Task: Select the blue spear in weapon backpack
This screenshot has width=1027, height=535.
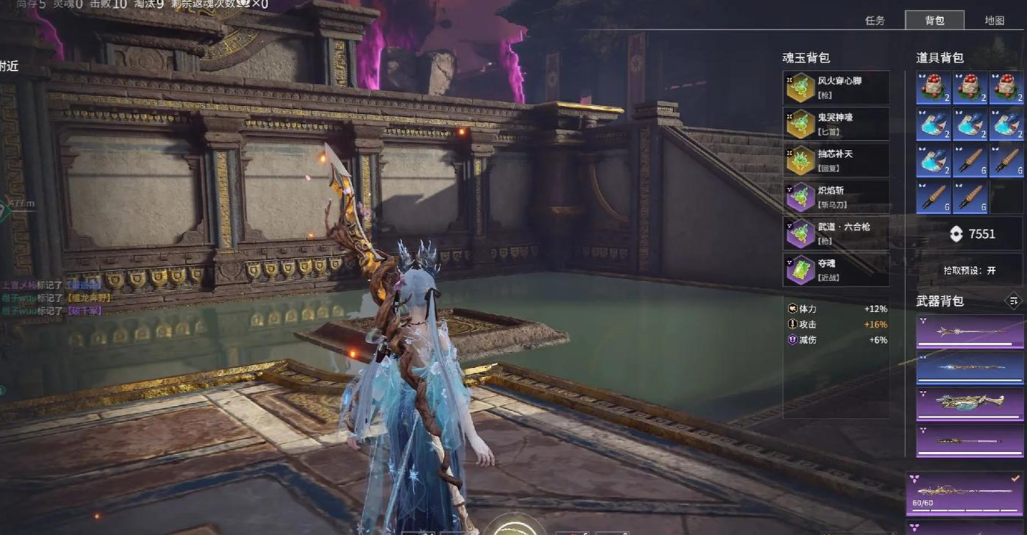Action: 969,367
